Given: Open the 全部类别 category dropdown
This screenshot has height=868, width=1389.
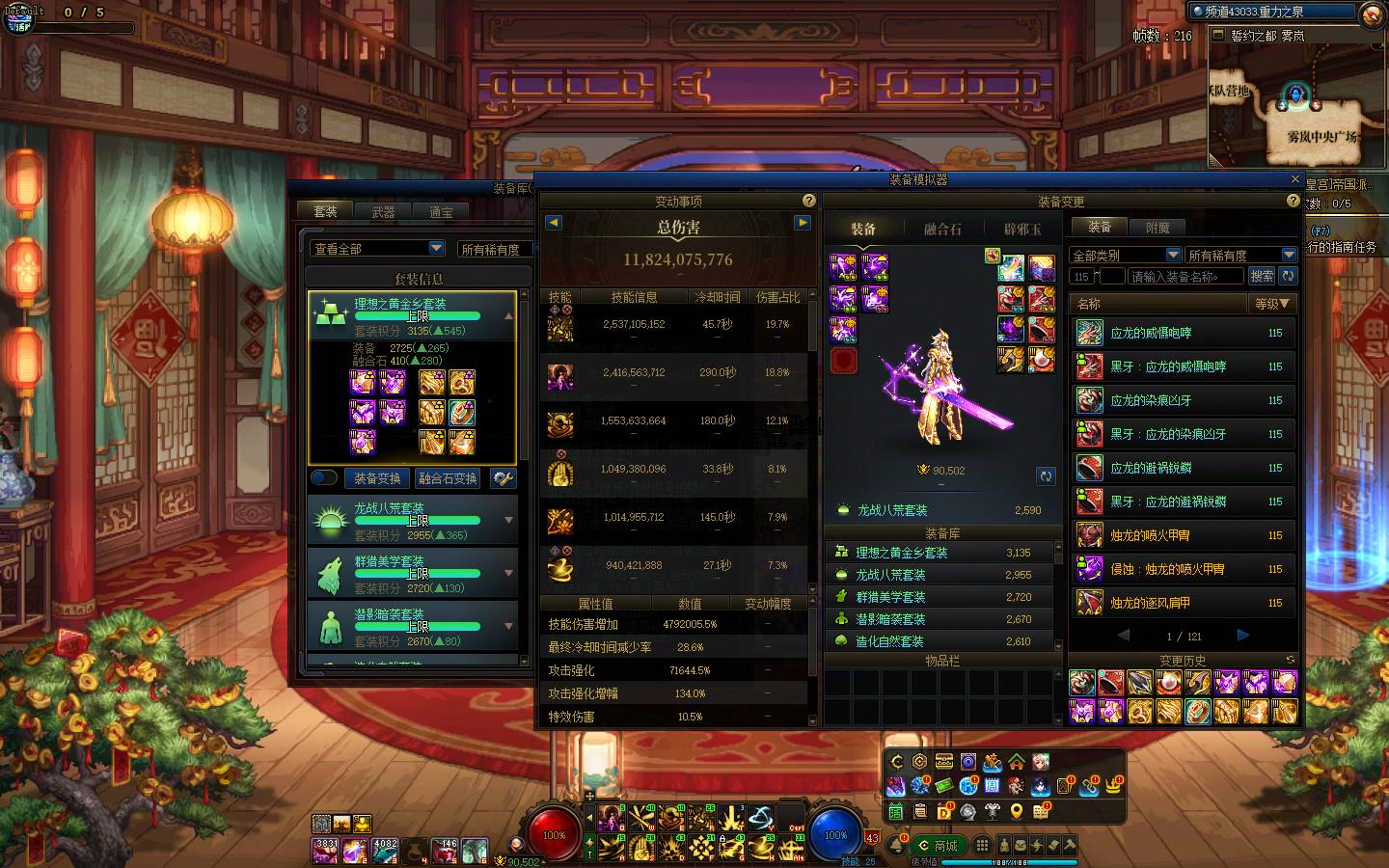Looking at the screenshot, I should 1173,256.
